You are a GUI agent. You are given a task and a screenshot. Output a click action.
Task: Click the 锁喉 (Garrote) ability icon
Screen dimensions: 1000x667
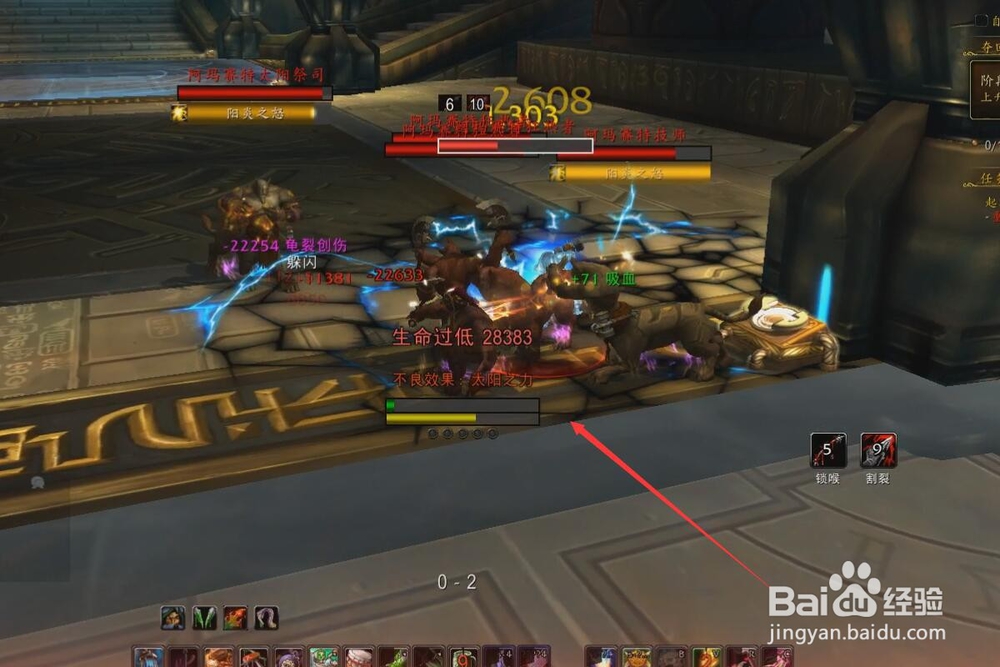[x=828, y=451]
